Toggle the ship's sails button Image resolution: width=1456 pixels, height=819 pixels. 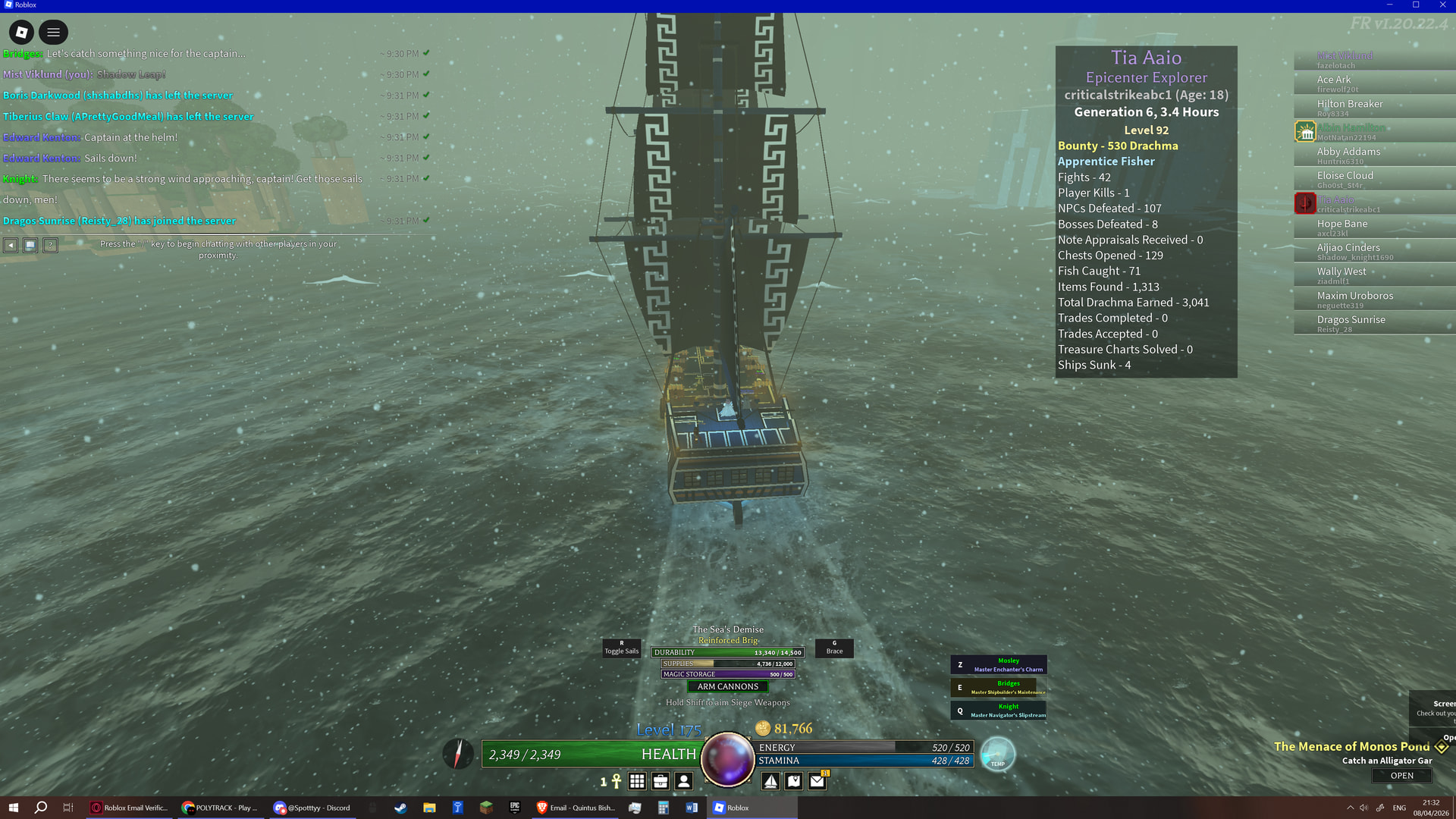pos(621,648)
